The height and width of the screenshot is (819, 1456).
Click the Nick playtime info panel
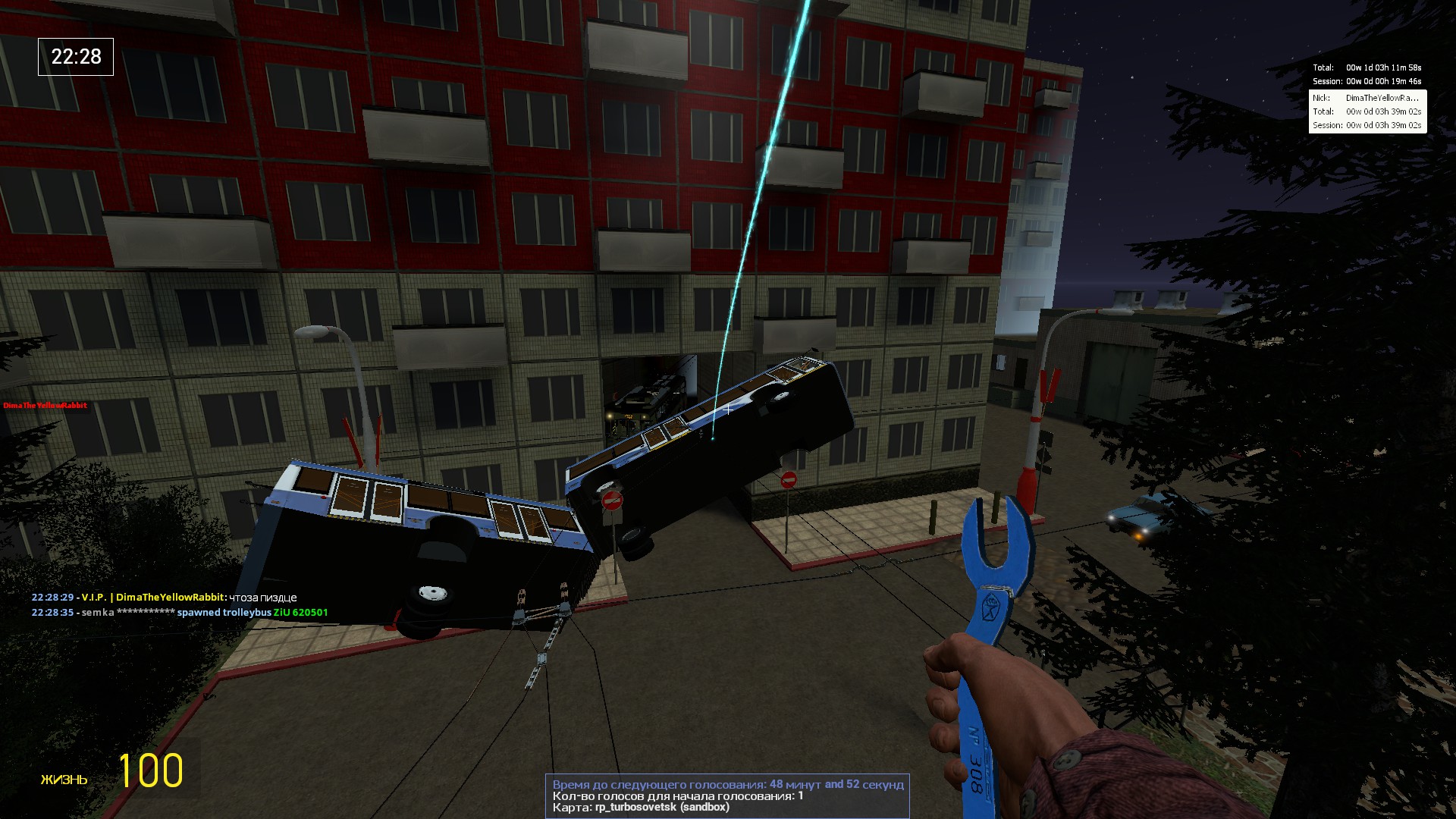1367,111
